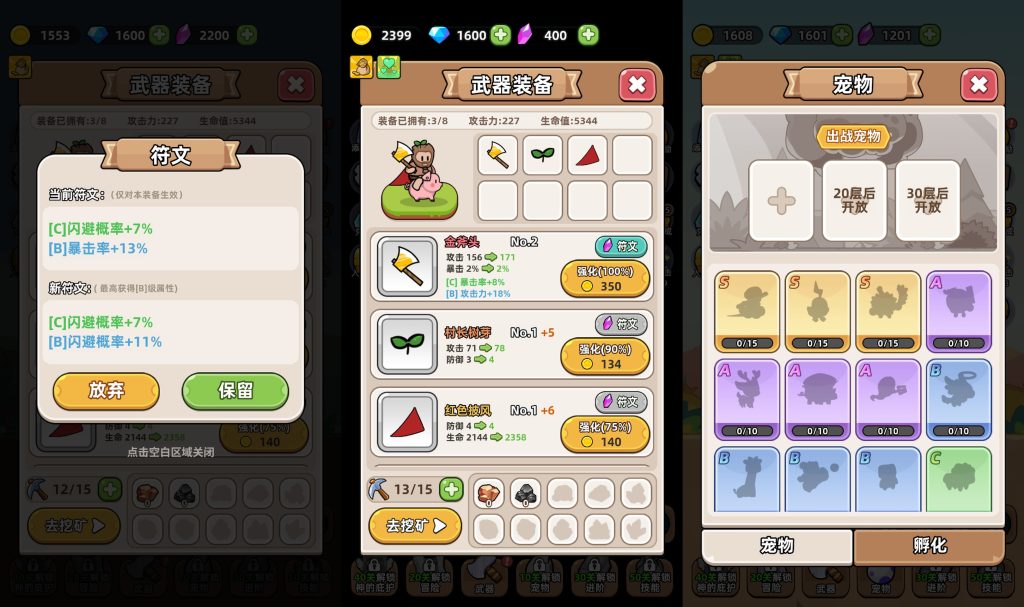Buy purple gems with plus beside 400
1024x607 pixels.
click(589, 35)
